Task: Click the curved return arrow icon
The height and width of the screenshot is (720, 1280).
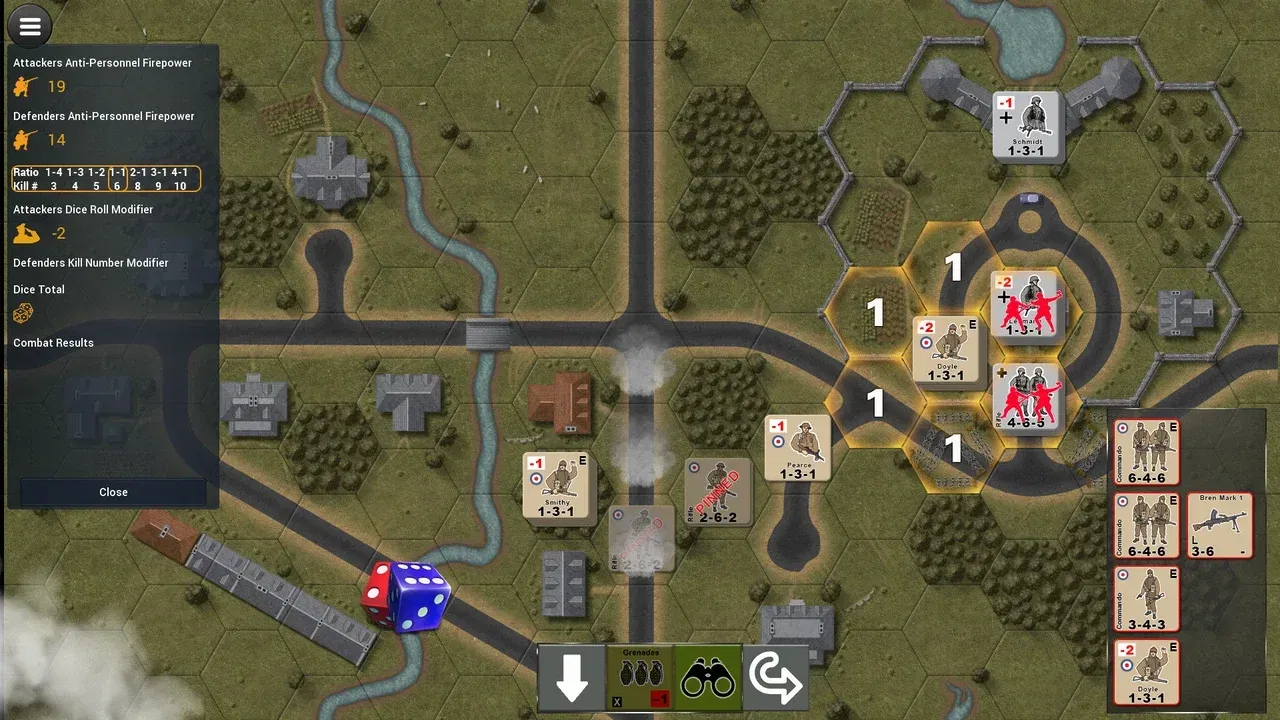Action: [x=777, y=678]
